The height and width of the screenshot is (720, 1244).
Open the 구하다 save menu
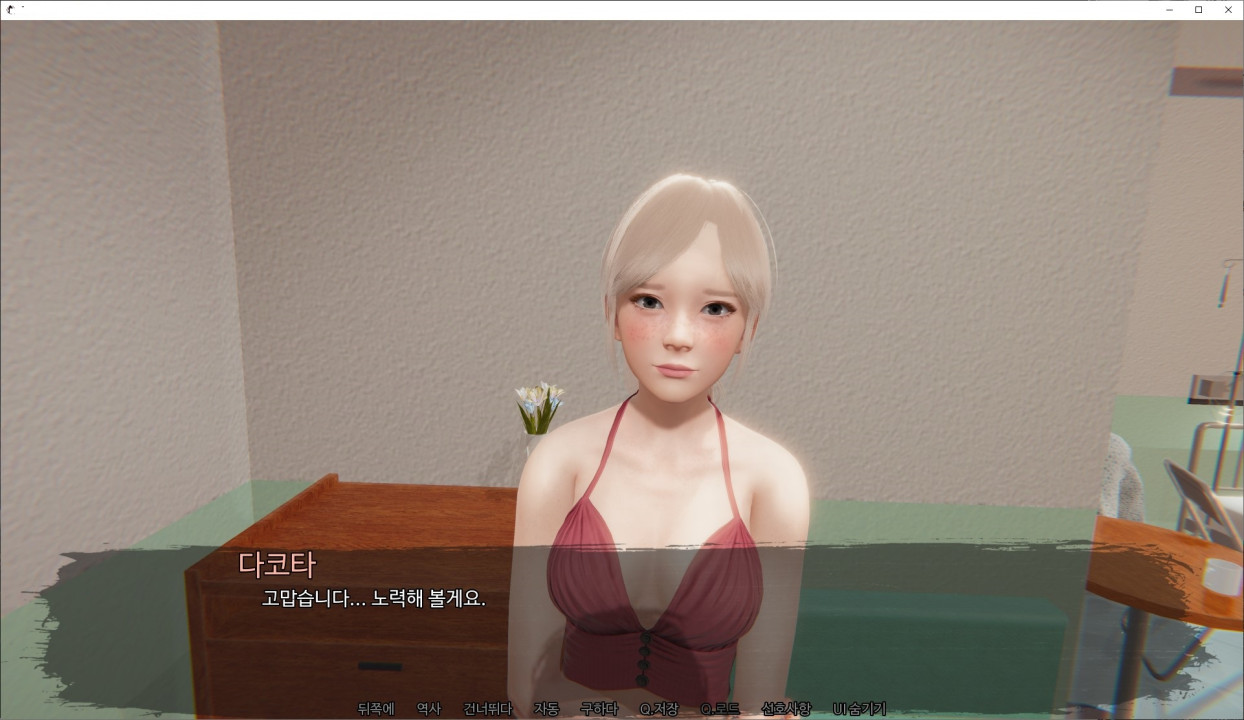(x=599, y=709)
